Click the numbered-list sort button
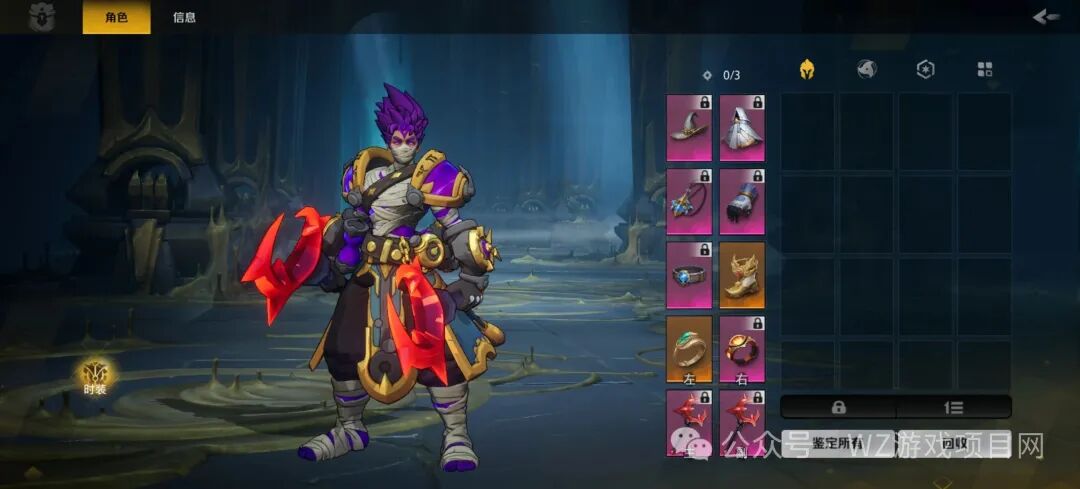Image resolution: width=1080 pixels, height=489 pixels. (x=954, y=407)
